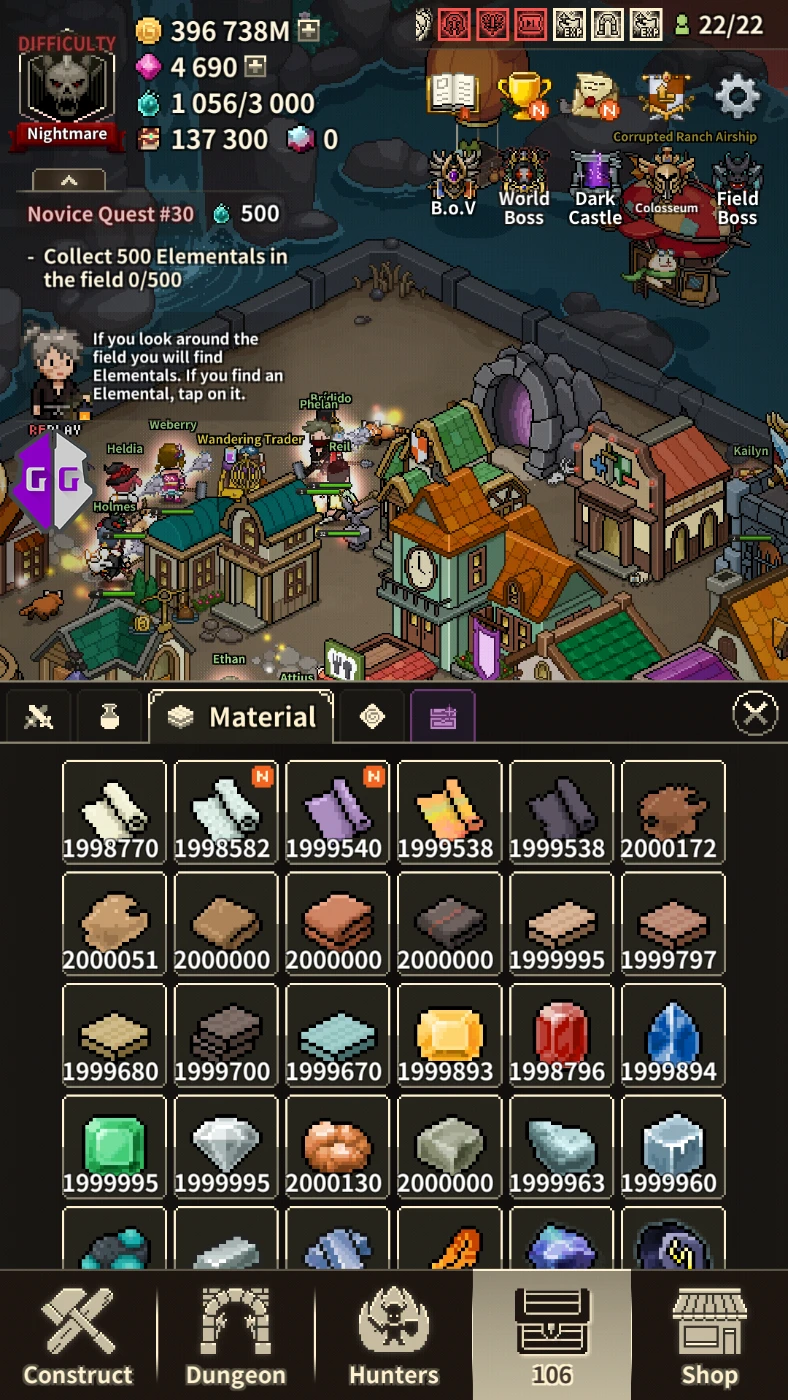Image resolution: width=788 pixels, height=1400 pixels.
Task: Select the red ruby gem slot
Action: [561, 1034]
